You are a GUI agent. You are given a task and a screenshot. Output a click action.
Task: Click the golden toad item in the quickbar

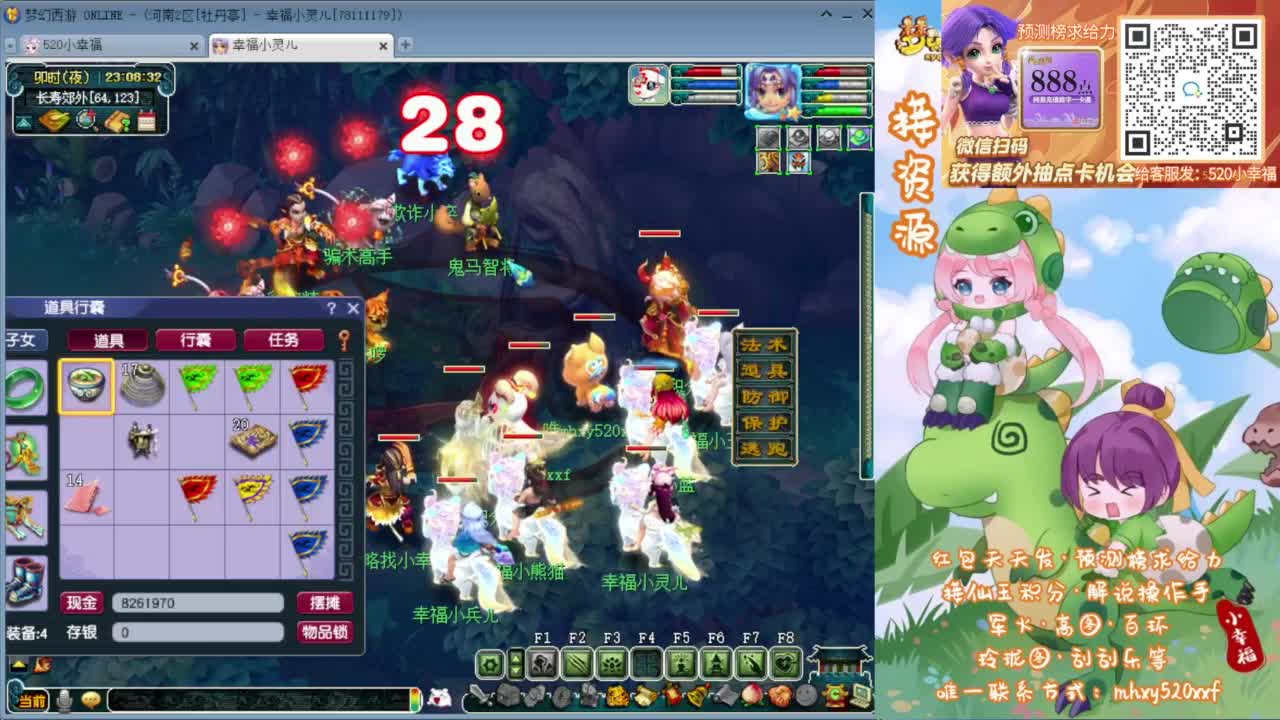point(617,696)
